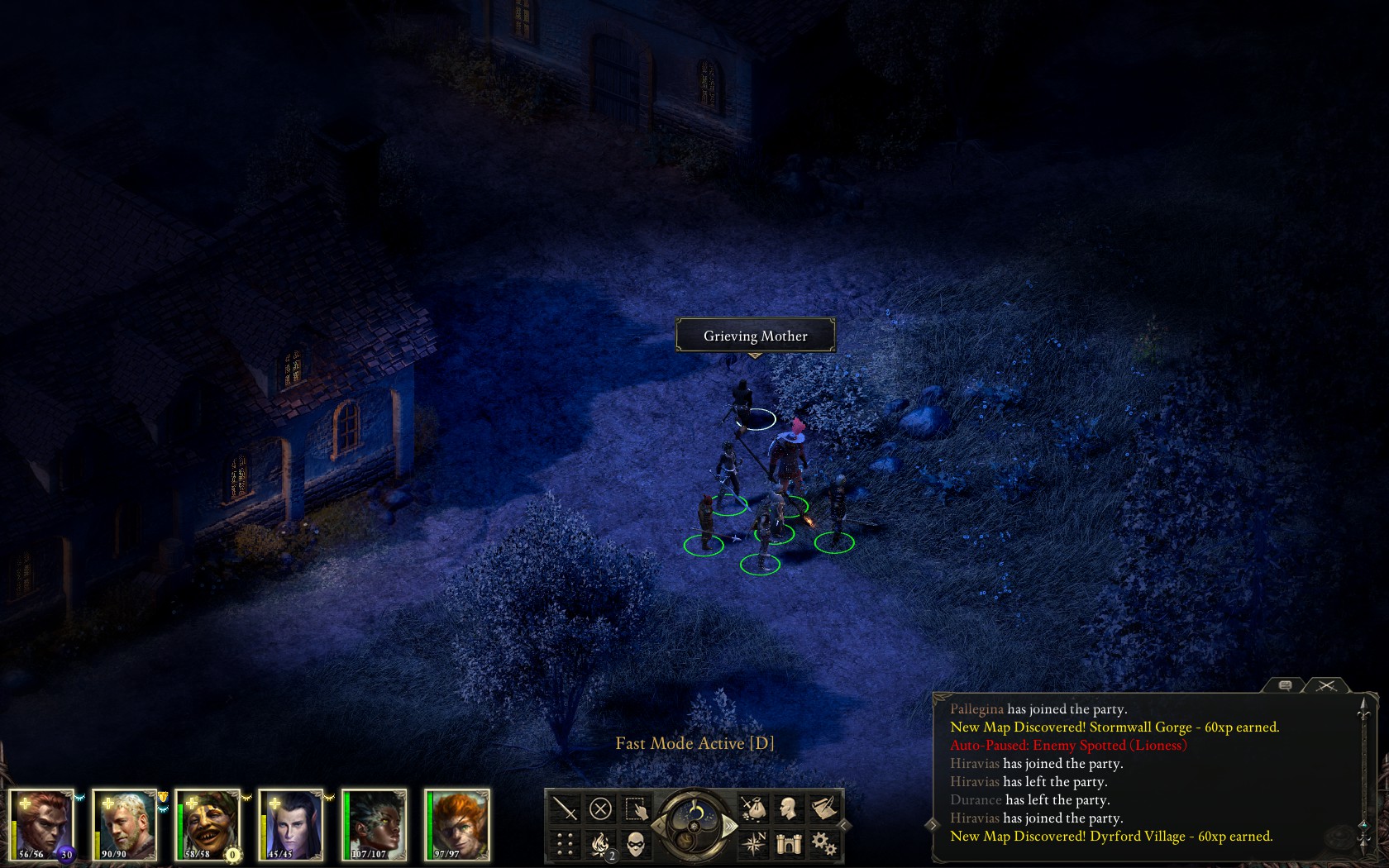Rest the party via the campfire icon
The image size is (1389, 868).
601,842
